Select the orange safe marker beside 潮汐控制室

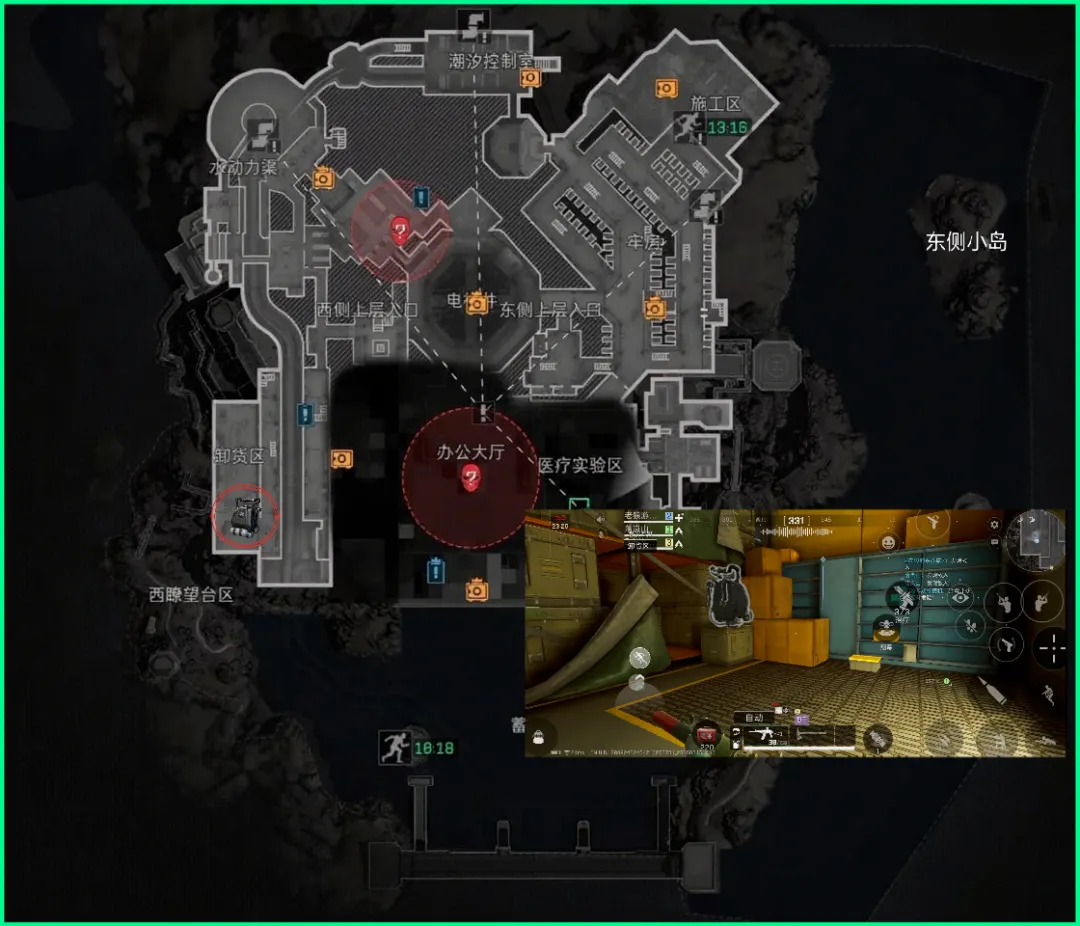529,77
